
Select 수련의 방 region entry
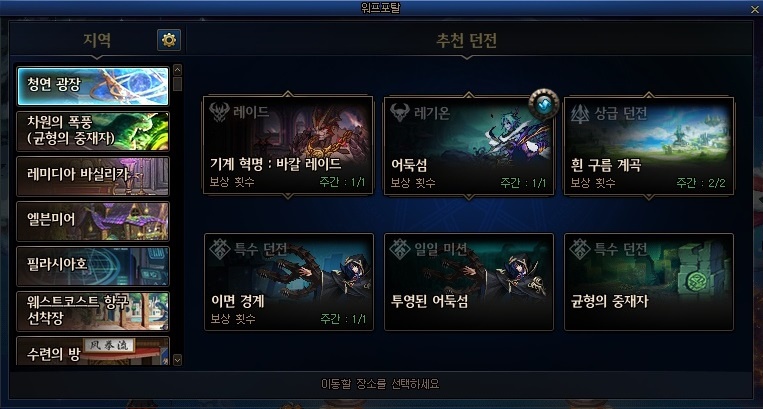coord(93,351)
